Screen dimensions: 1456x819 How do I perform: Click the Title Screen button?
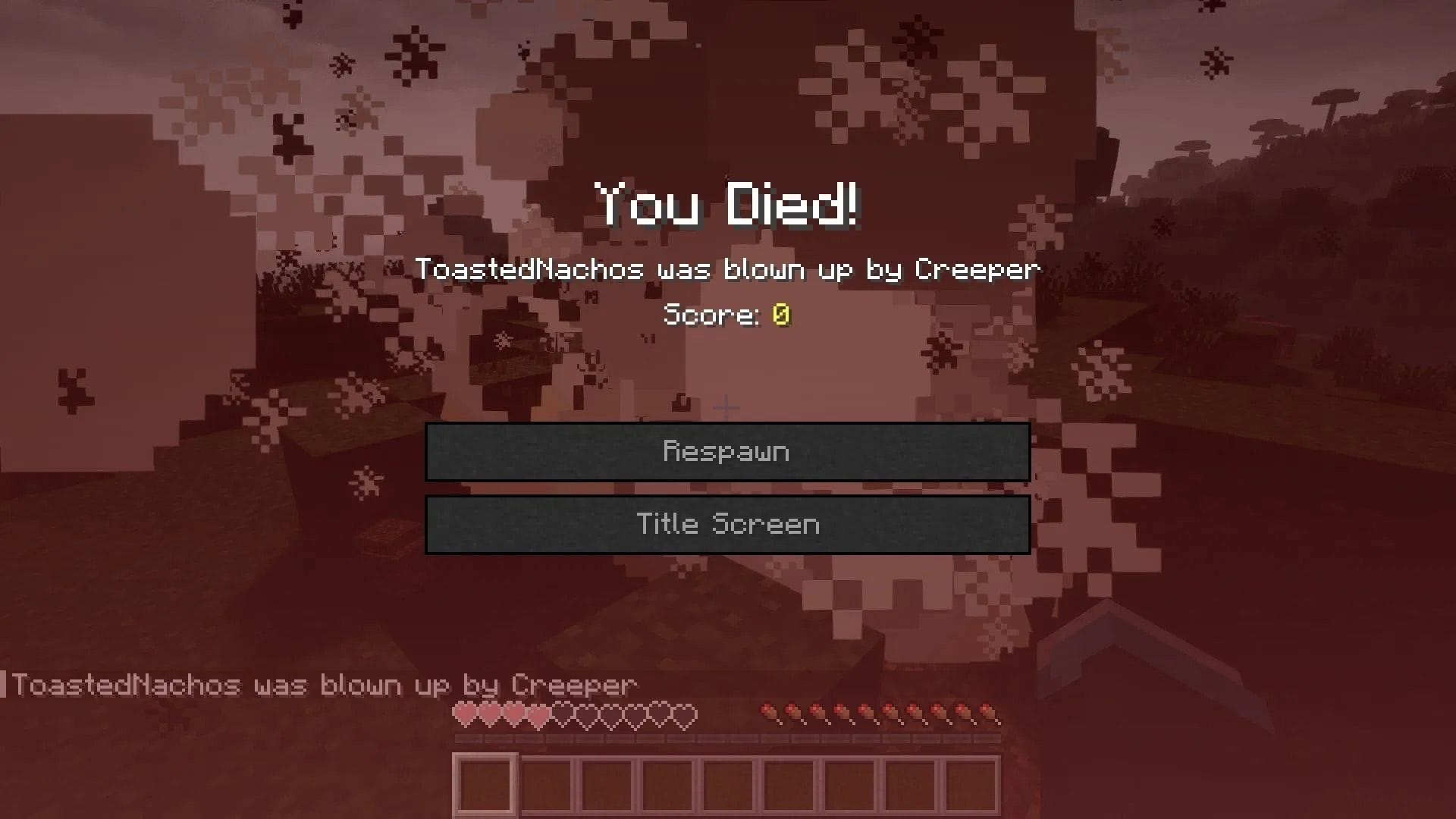click(x=728, y=524)
